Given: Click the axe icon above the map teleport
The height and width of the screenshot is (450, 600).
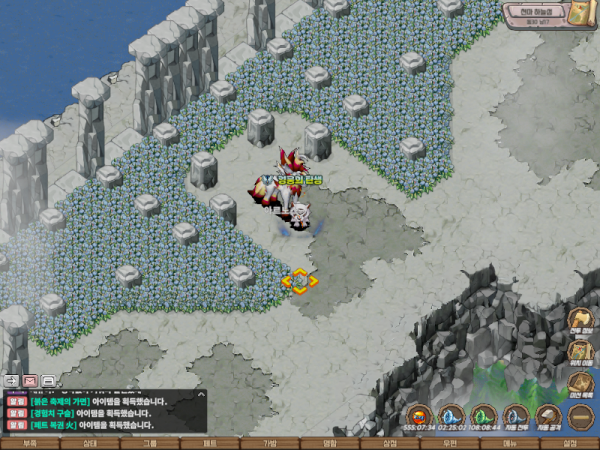Looking at the screenshot, I should pos(581,320).
